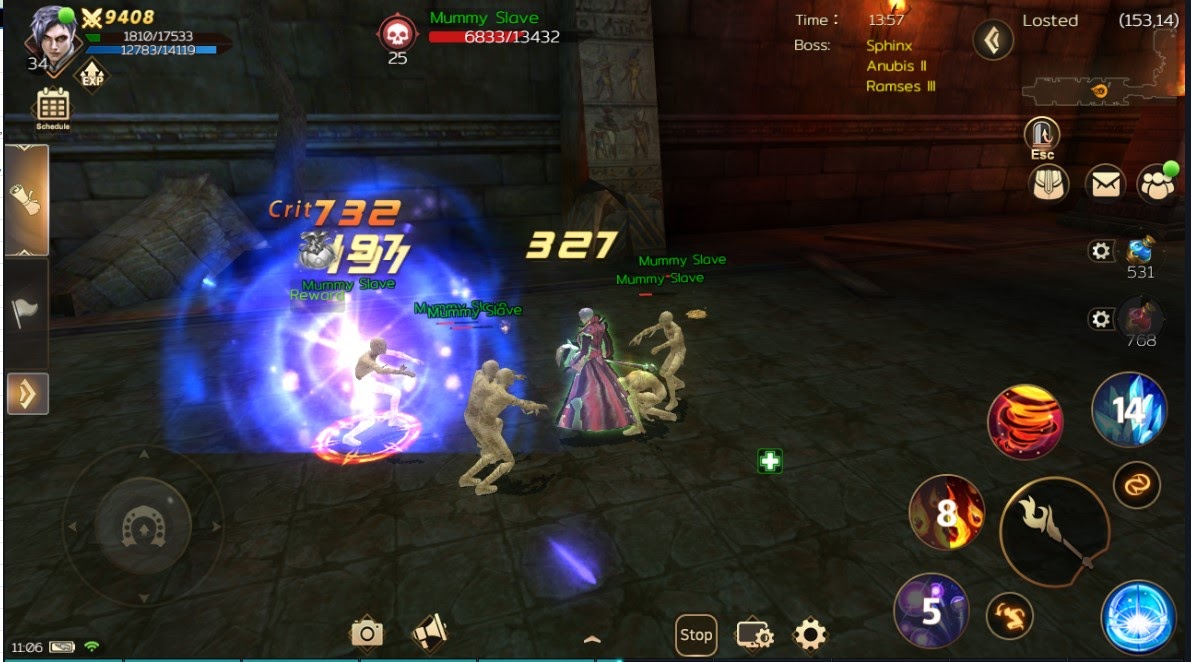Stop auto-combat with the Stop button

(695, 634)
